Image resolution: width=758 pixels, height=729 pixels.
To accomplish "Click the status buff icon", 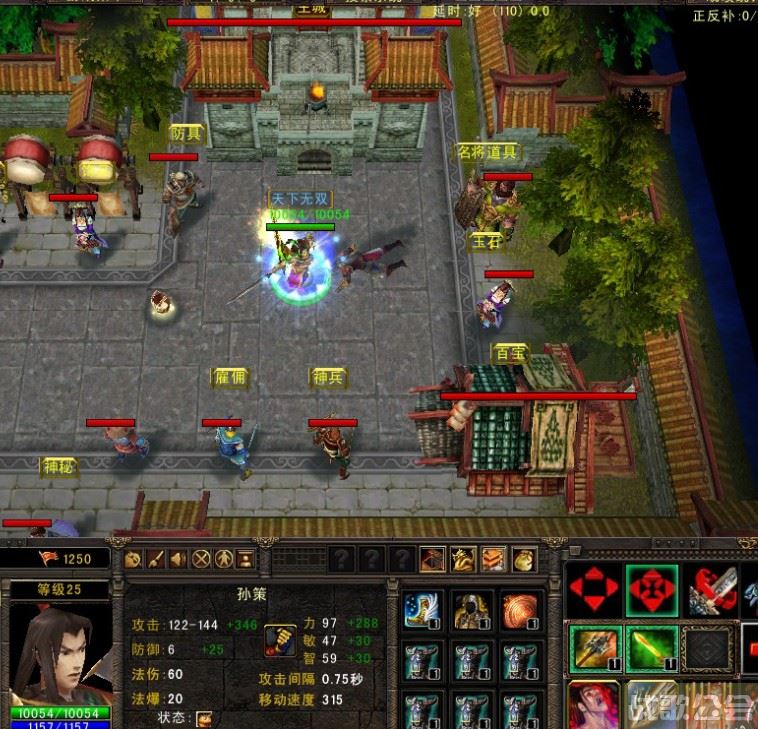I will coord(204,719).
